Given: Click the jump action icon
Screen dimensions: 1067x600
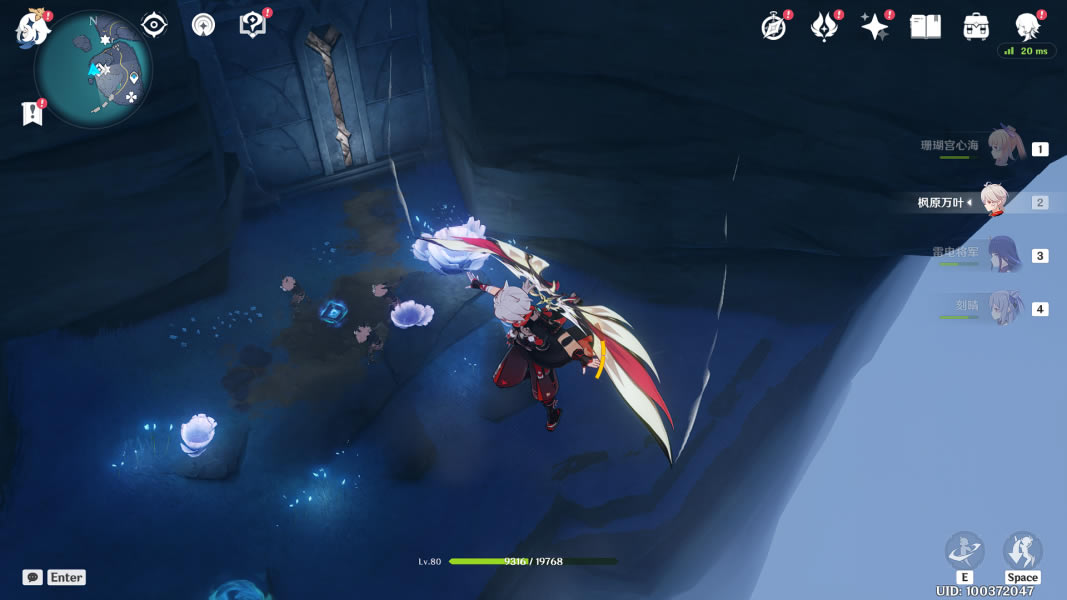Looking at the screenshot, I should pos(1022,551).
